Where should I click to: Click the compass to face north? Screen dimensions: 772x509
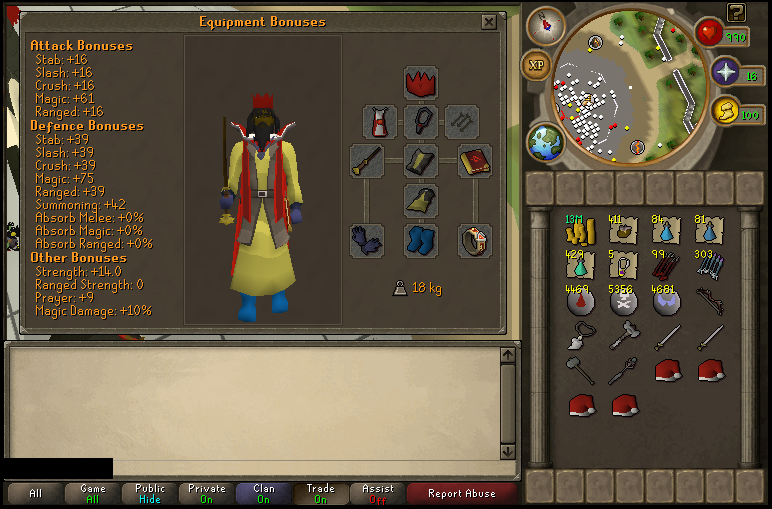(545, 24)
